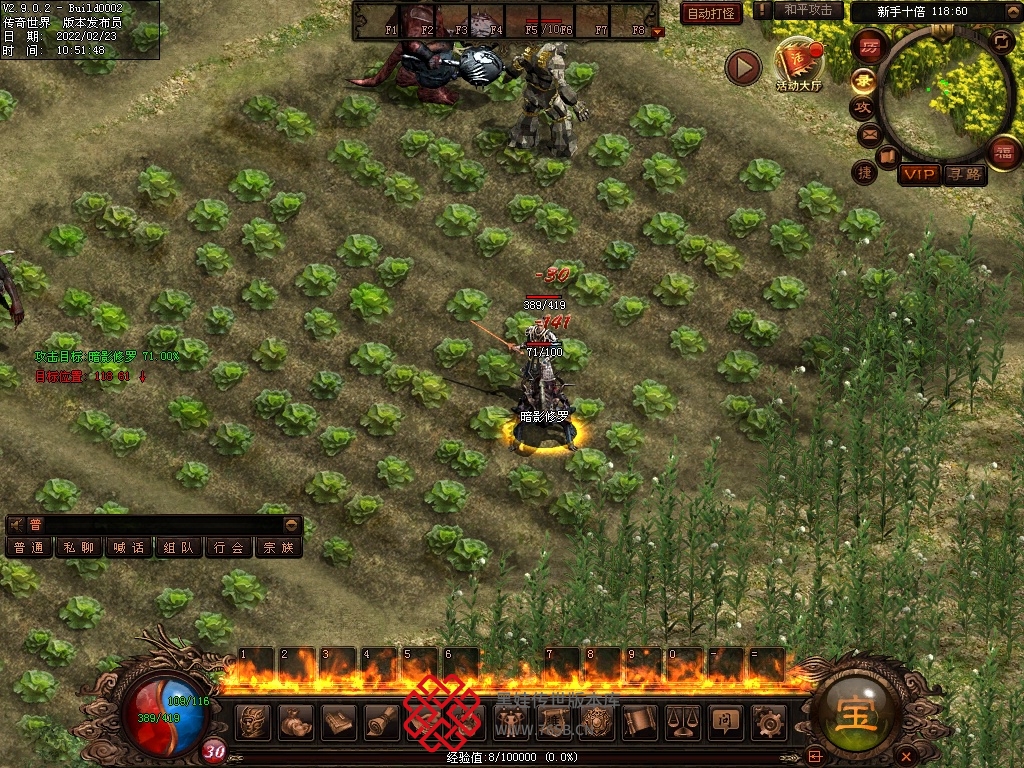Toggle the 自动打怪 auto-fight button
The height and width of the screenshot is (768, 1024).
tap(711, 13)
